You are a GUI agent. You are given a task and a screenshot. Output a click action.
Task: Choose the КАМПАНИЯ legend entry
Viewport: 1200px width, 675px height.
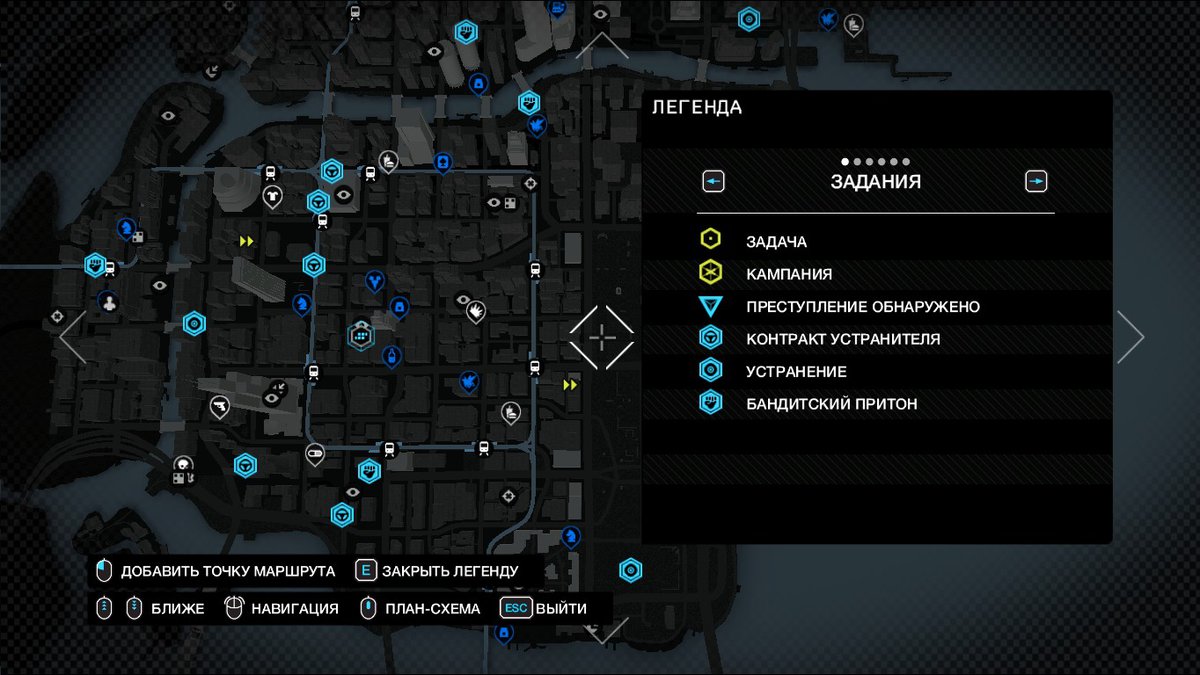pyautogui.click(x=788, y=274)
